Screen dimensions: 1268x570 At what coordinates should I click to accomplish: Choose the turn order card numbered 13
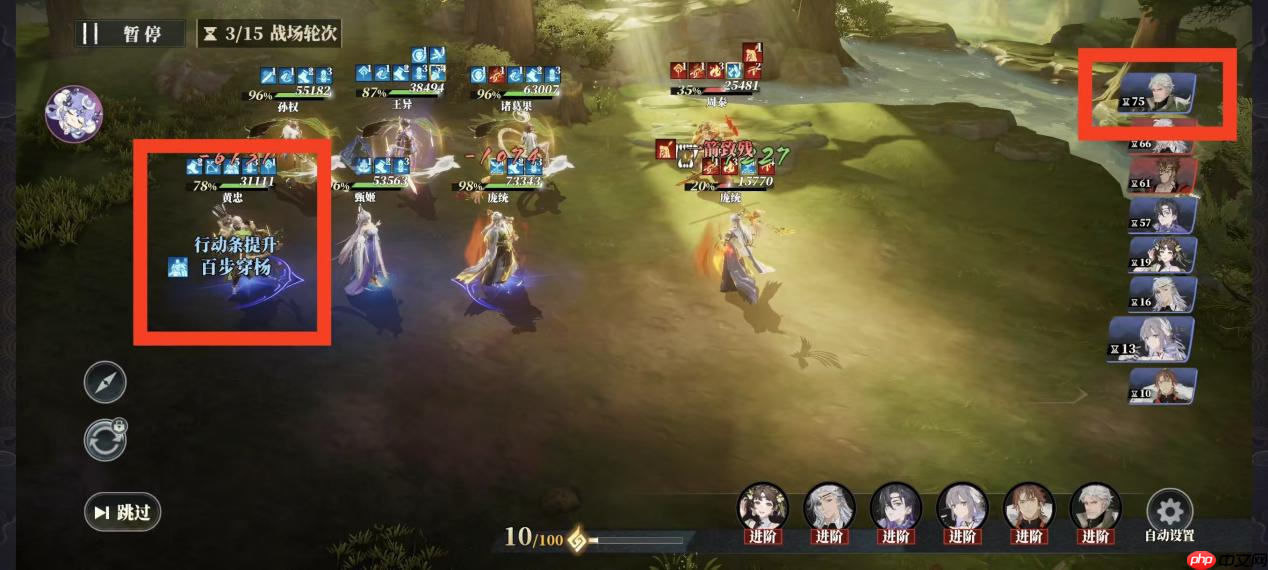pos(1152,340)
